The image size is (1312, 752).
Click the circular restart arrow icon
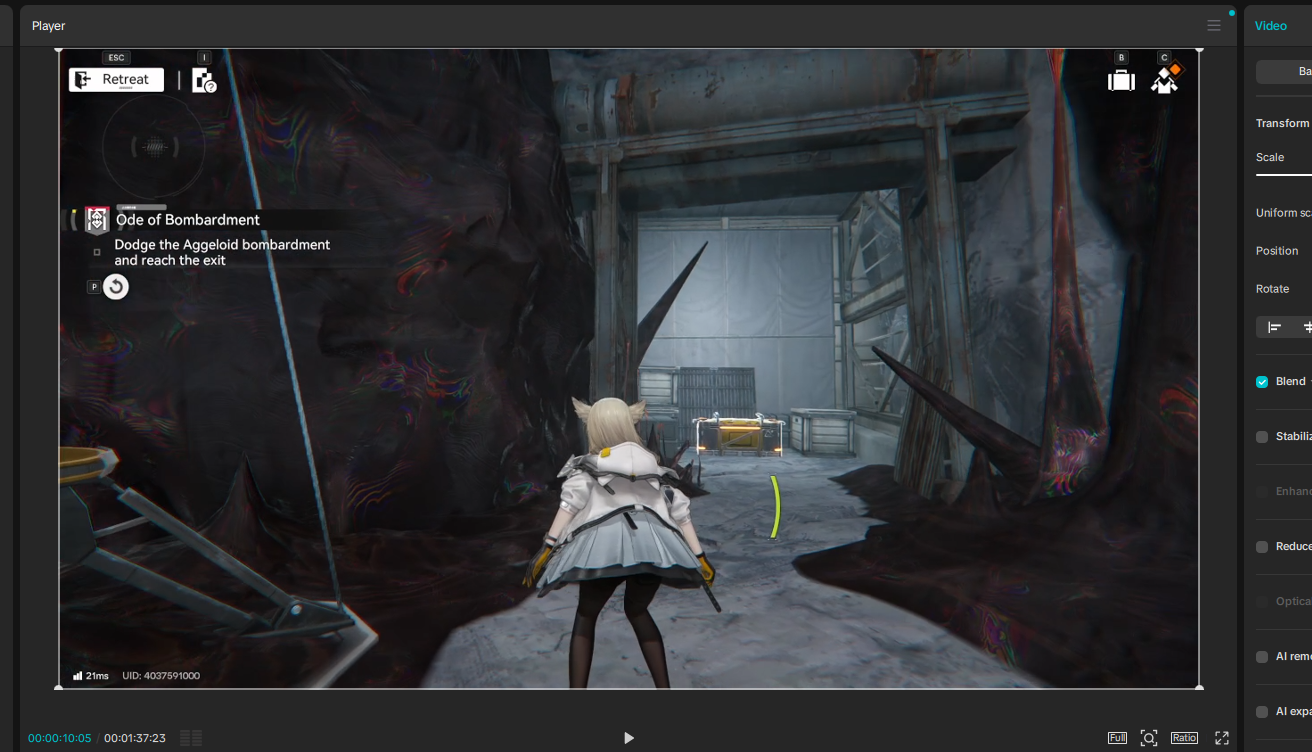(x=116, y=287)
